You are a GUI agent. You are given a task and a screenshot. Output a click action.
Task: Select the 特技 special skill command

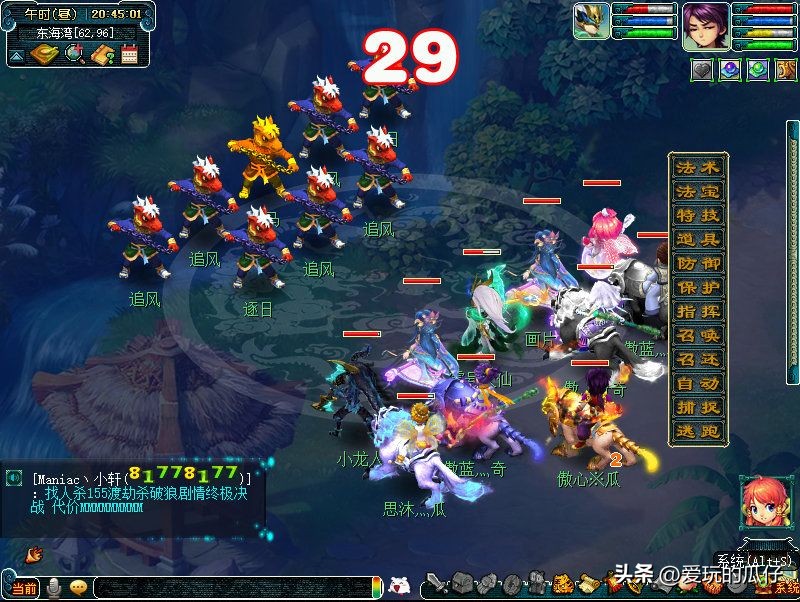tap(697, 216)
